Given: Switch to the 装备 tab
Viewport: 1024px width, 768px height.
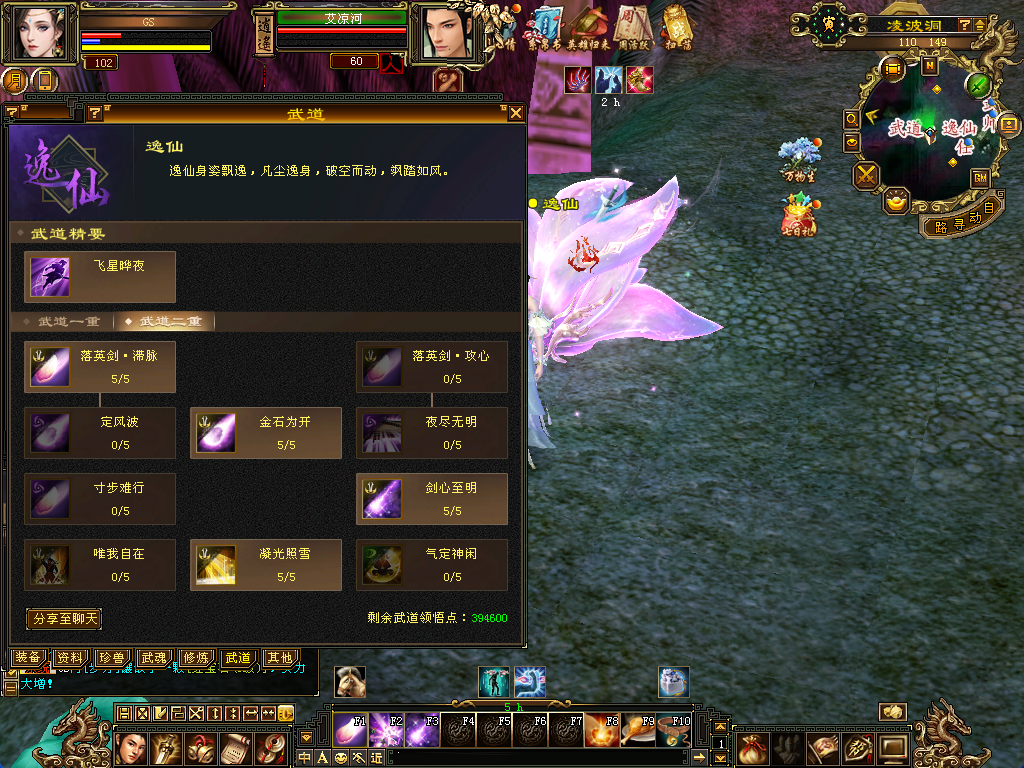Looking at the screenshot, I should [28, 658].
